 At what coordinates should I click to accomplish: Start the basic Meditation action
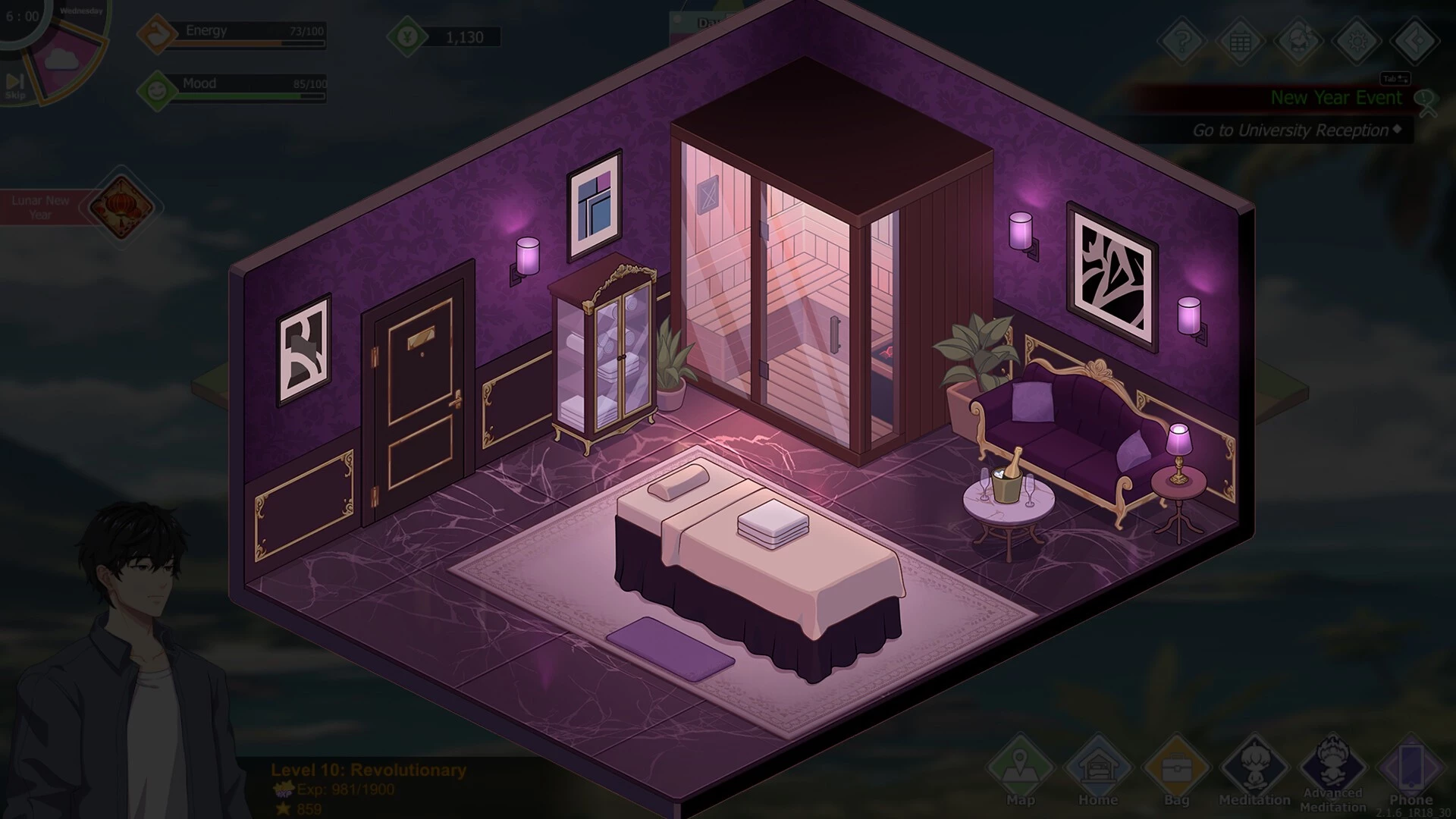click(1254, 767)
